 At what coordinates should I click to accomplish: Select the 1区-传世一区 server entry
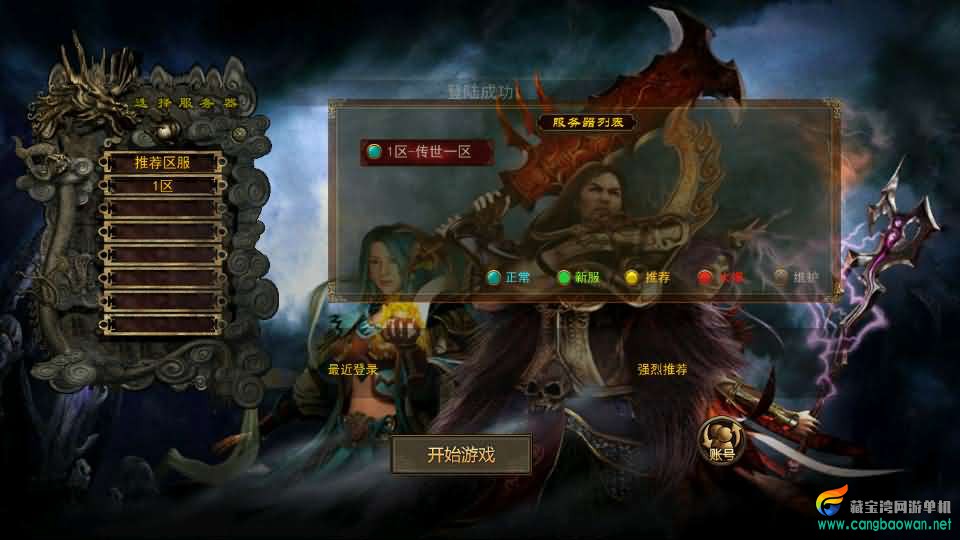pos(428,152)
